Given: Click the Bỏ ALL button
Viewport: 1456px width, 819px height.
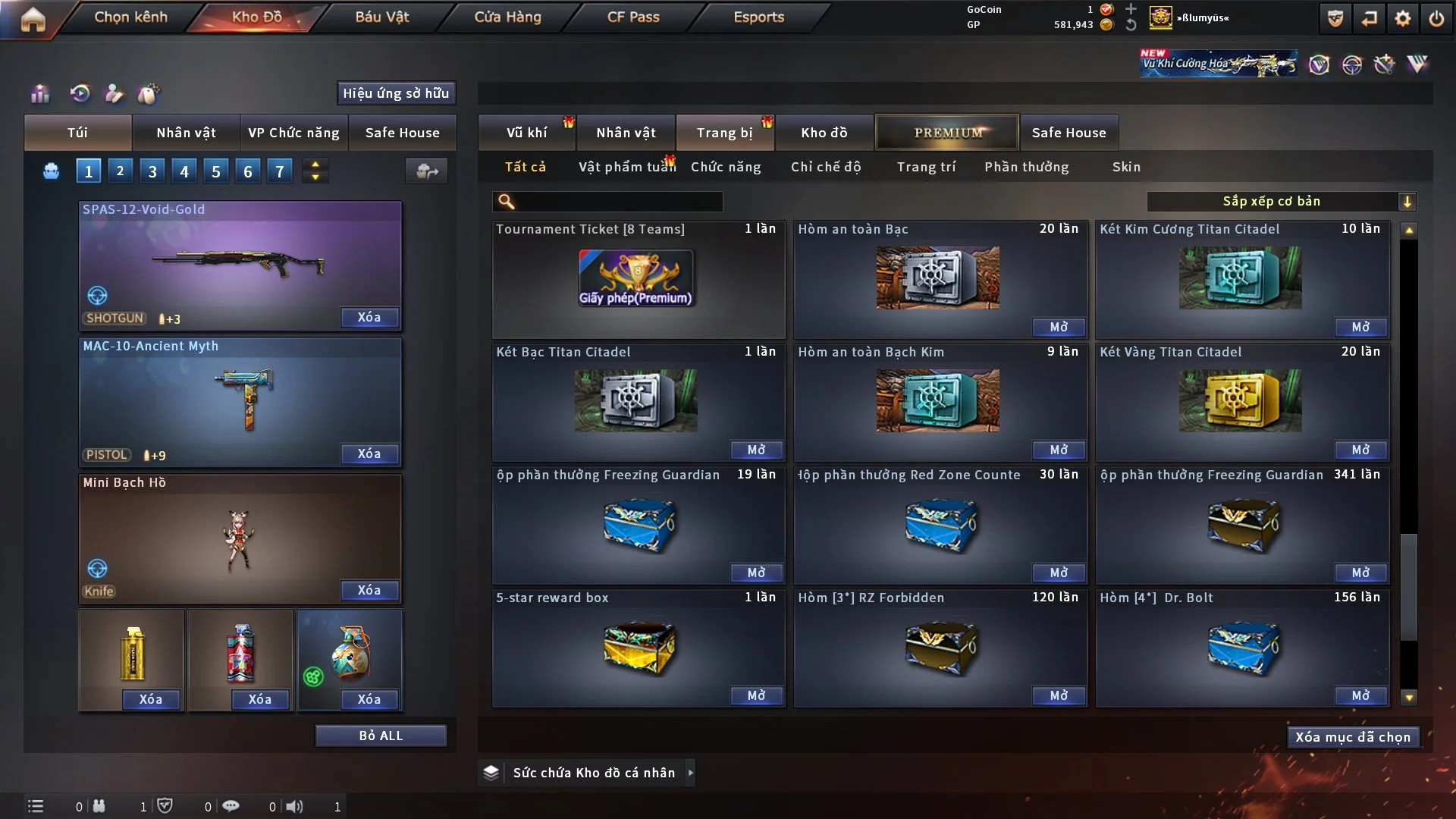Looking at the screenshot, I should (381, 736).
